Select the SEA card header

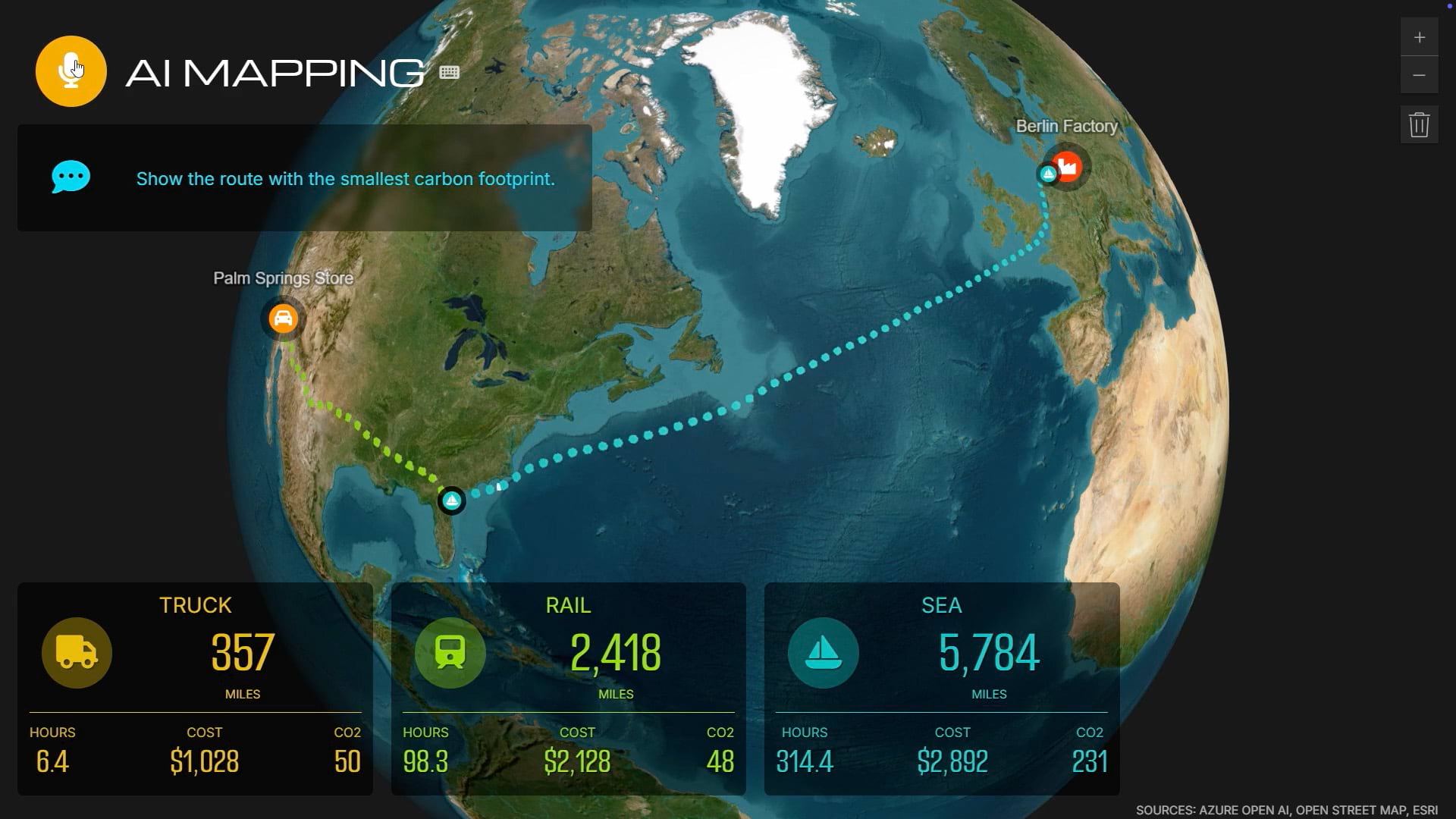(942, 605)
